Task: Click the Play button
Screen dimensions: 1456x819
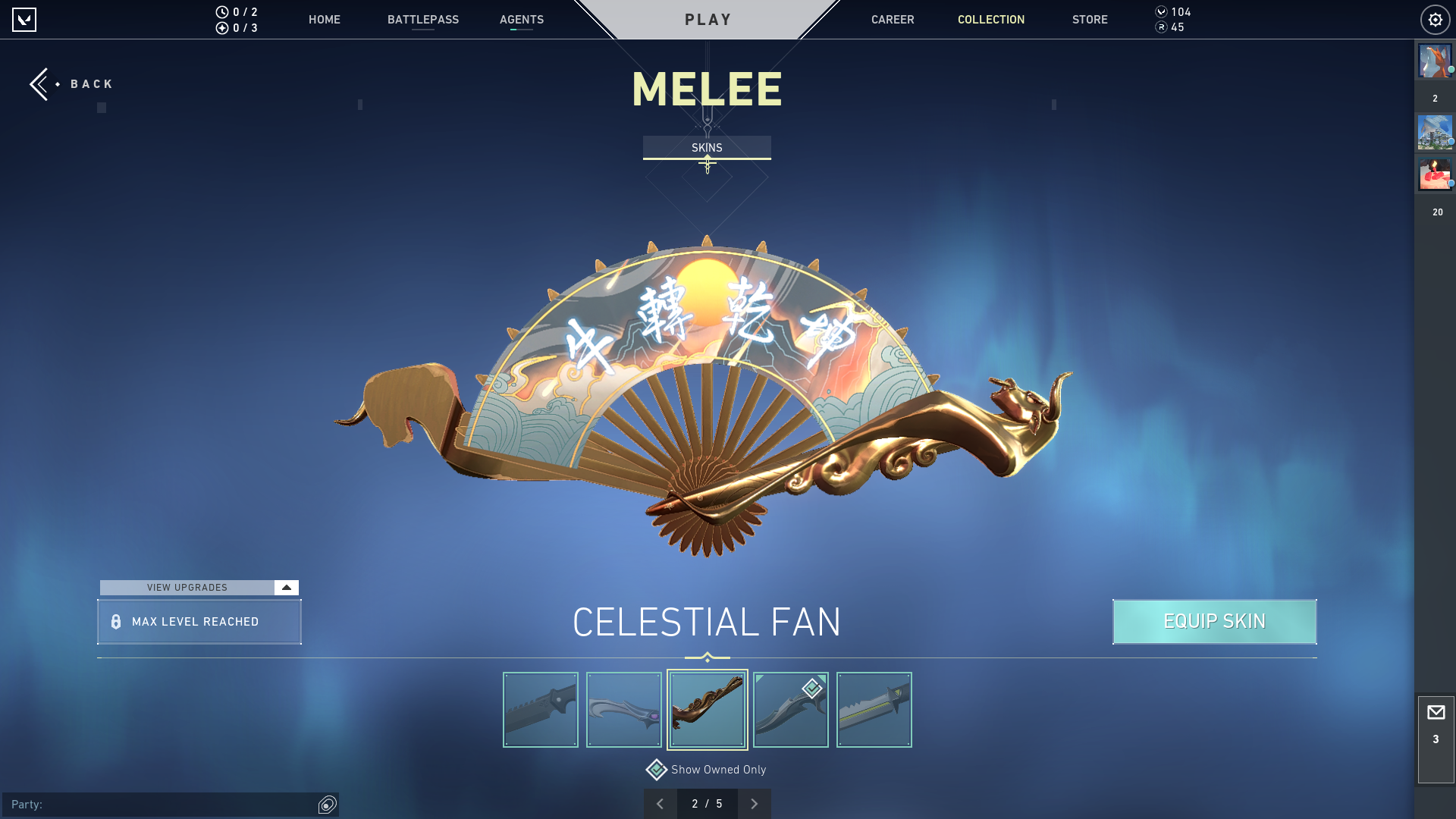Action: 708,20
